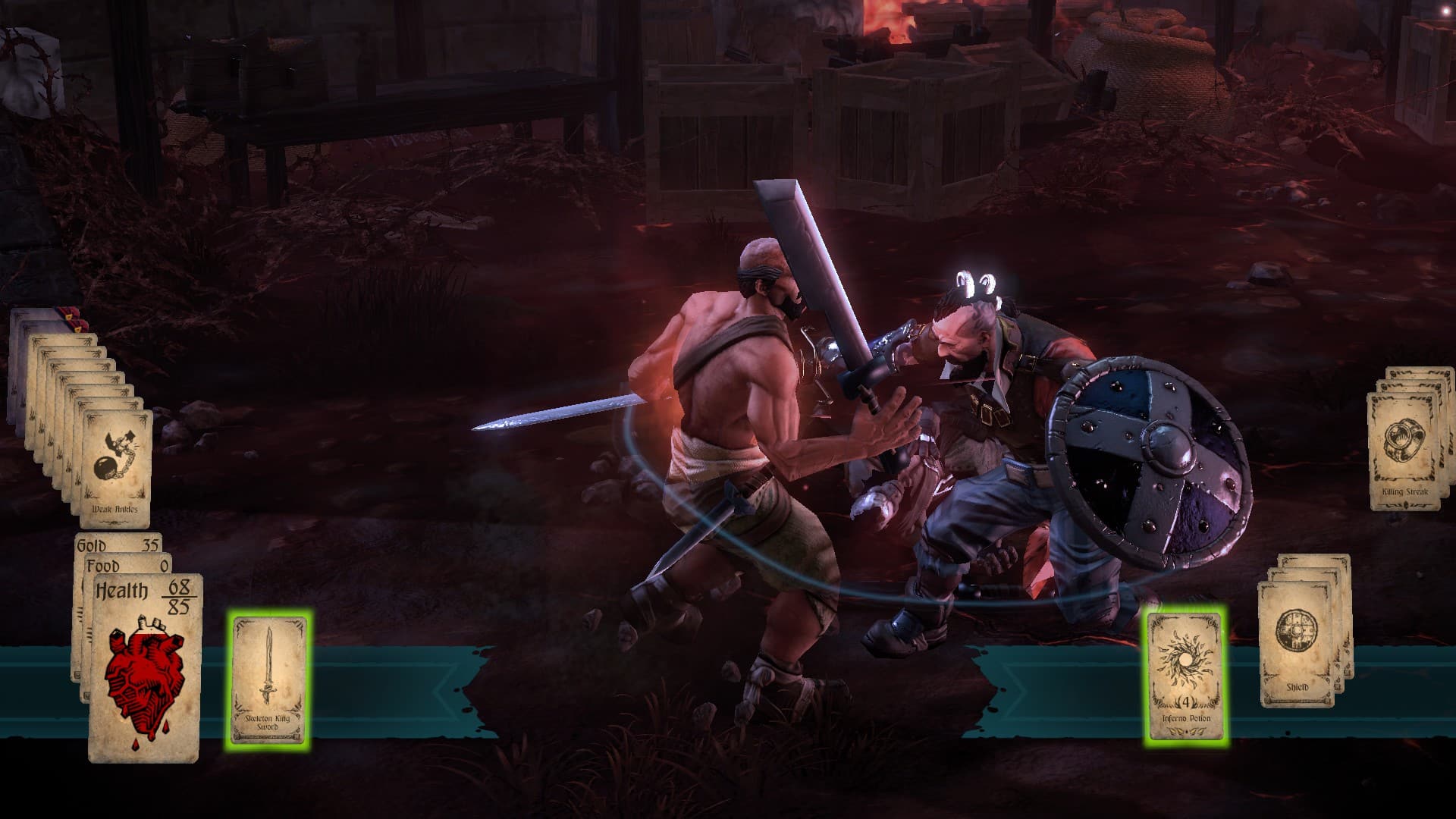The width and height of the screenshot is (1456, 819).
Task: Select the Skeleton King Sword card
Action: pyautogui.click(x=268, y=679)
